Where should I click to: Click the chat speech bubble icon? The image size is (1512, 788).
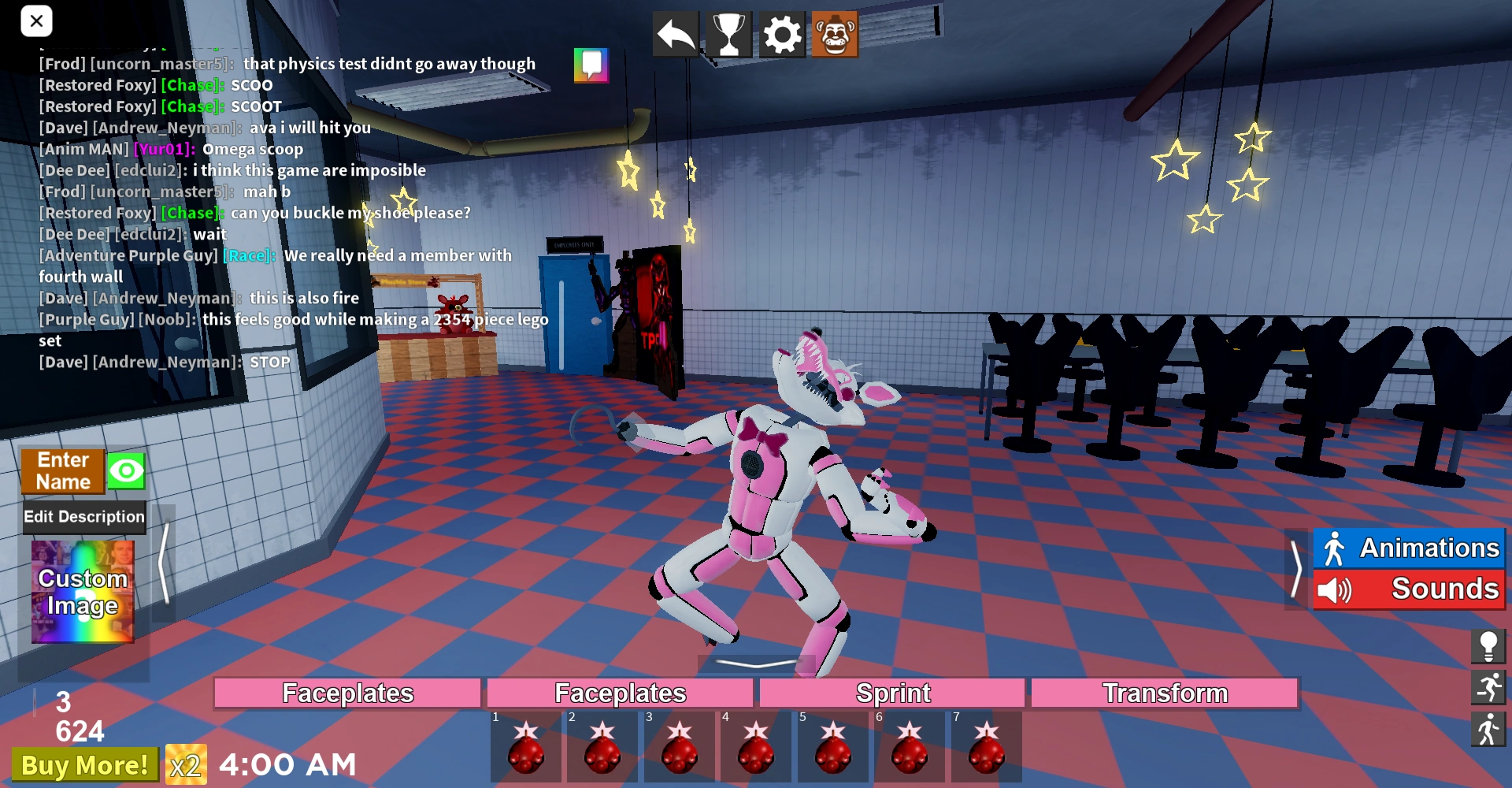click(591, 65)
